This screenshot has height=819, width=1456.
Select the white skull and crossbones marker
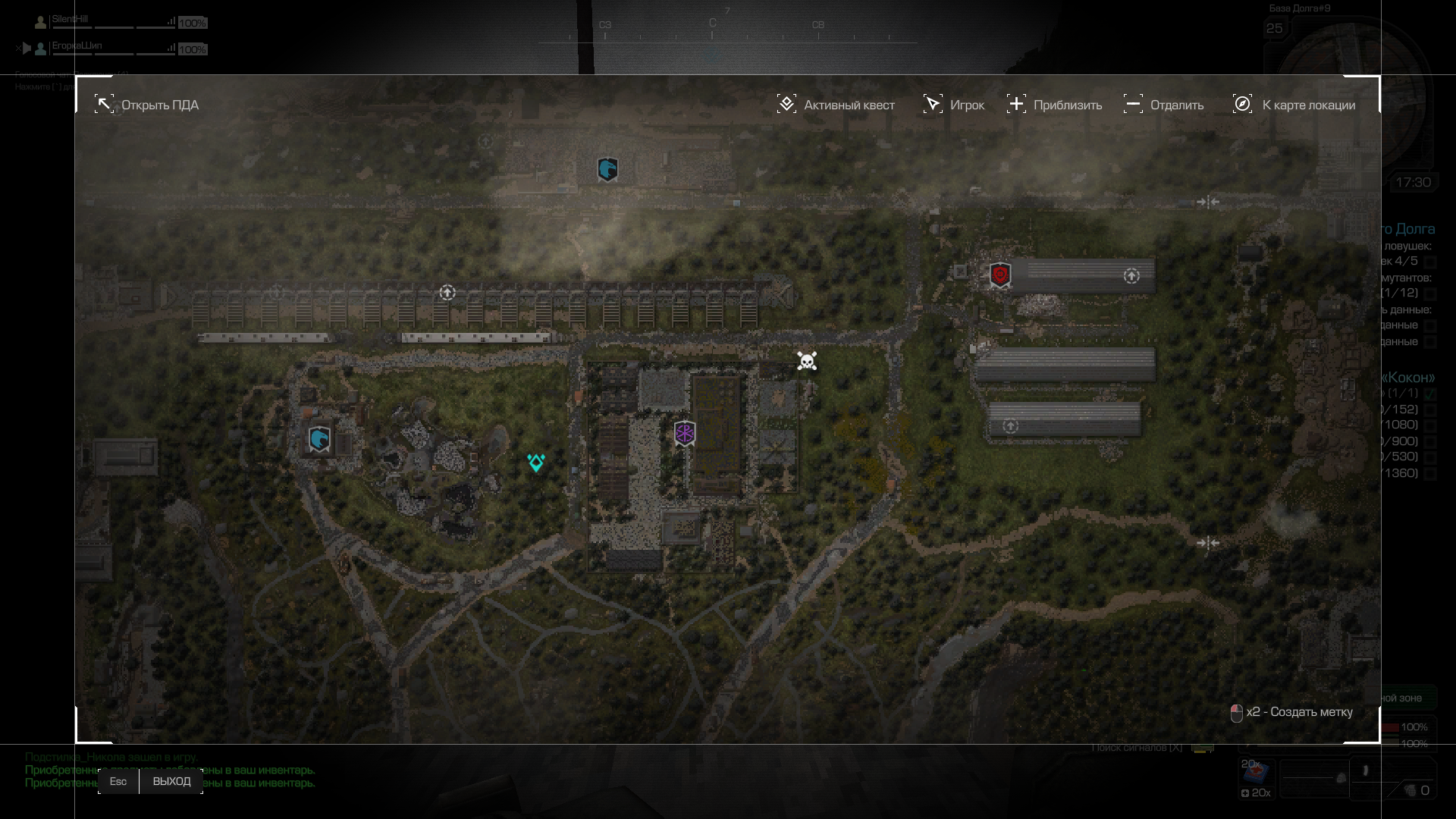point(807,361)
